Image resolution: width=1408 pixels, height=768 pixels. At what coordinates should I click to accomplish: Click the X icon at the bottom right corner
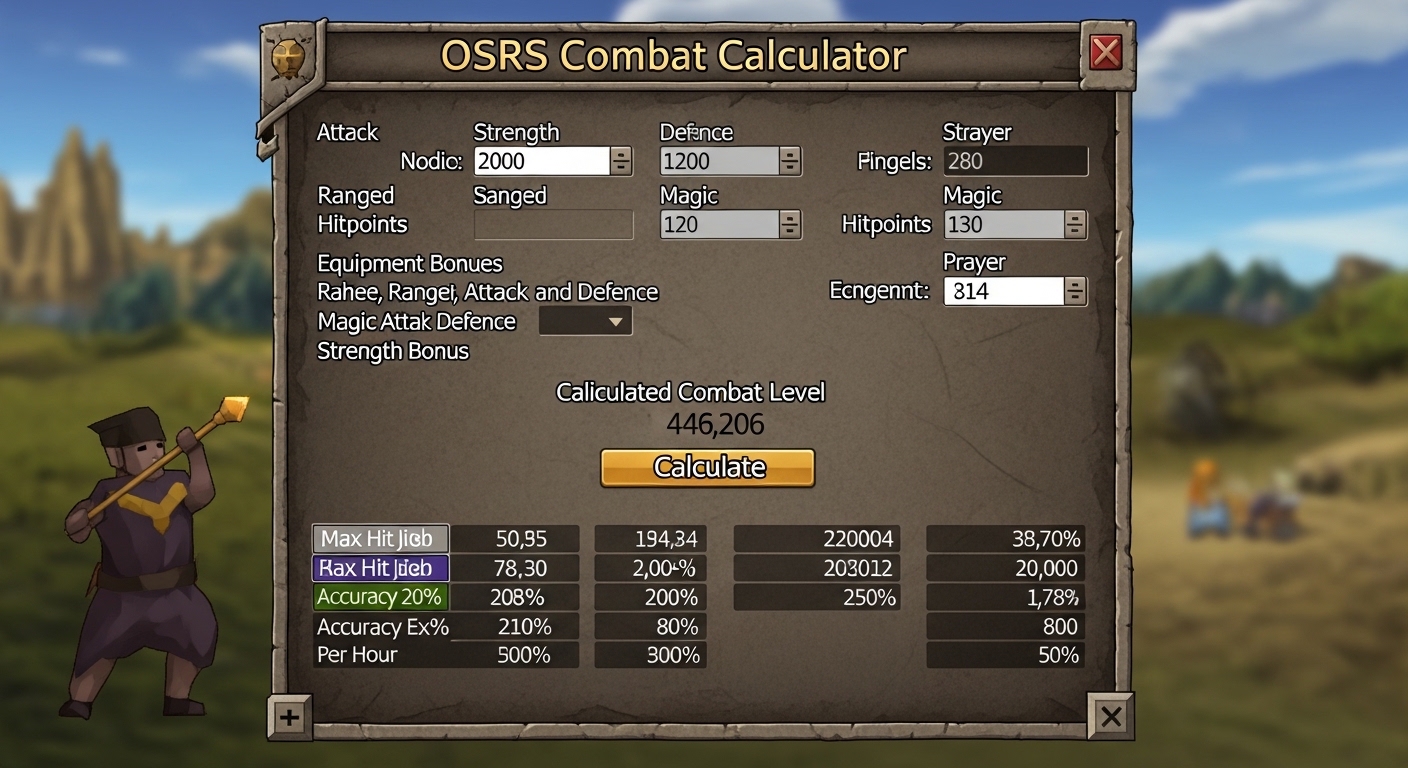point(1112,717)
